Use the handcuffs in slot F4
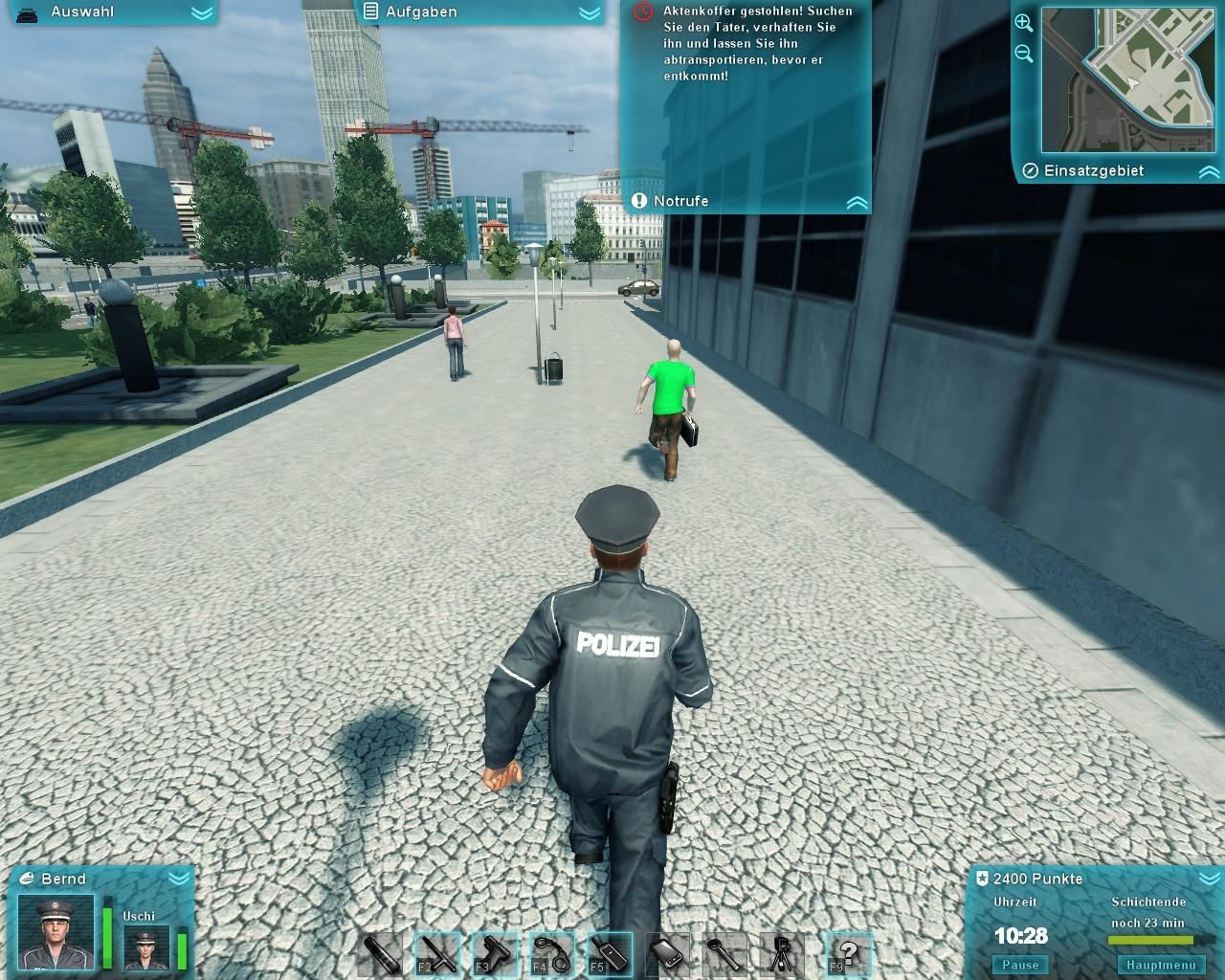This screenshot has height=980, width=1225. point(551,954)
